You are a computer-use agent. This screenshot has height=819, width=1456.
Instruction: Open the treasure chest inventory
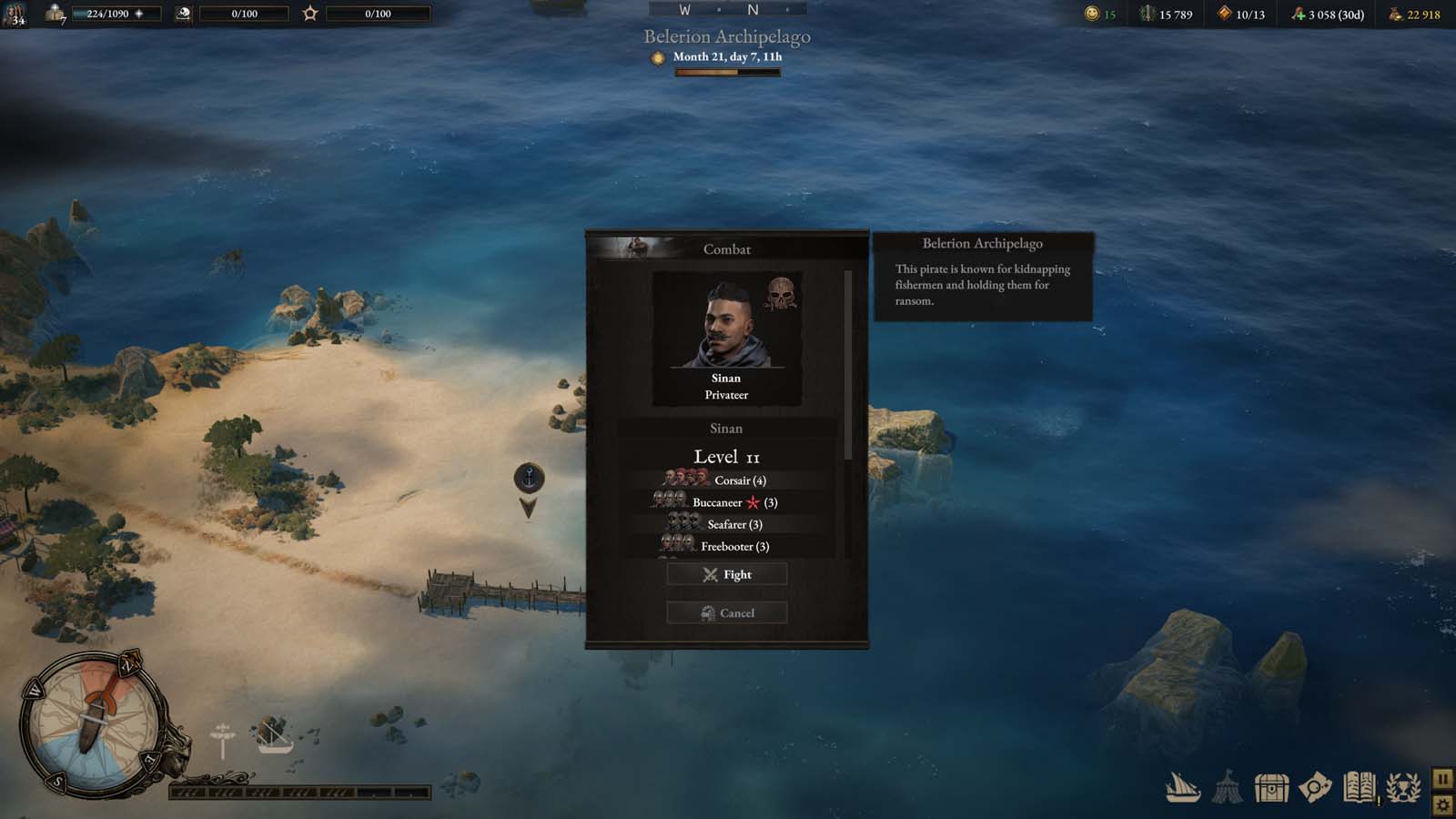click(1270, 787)
